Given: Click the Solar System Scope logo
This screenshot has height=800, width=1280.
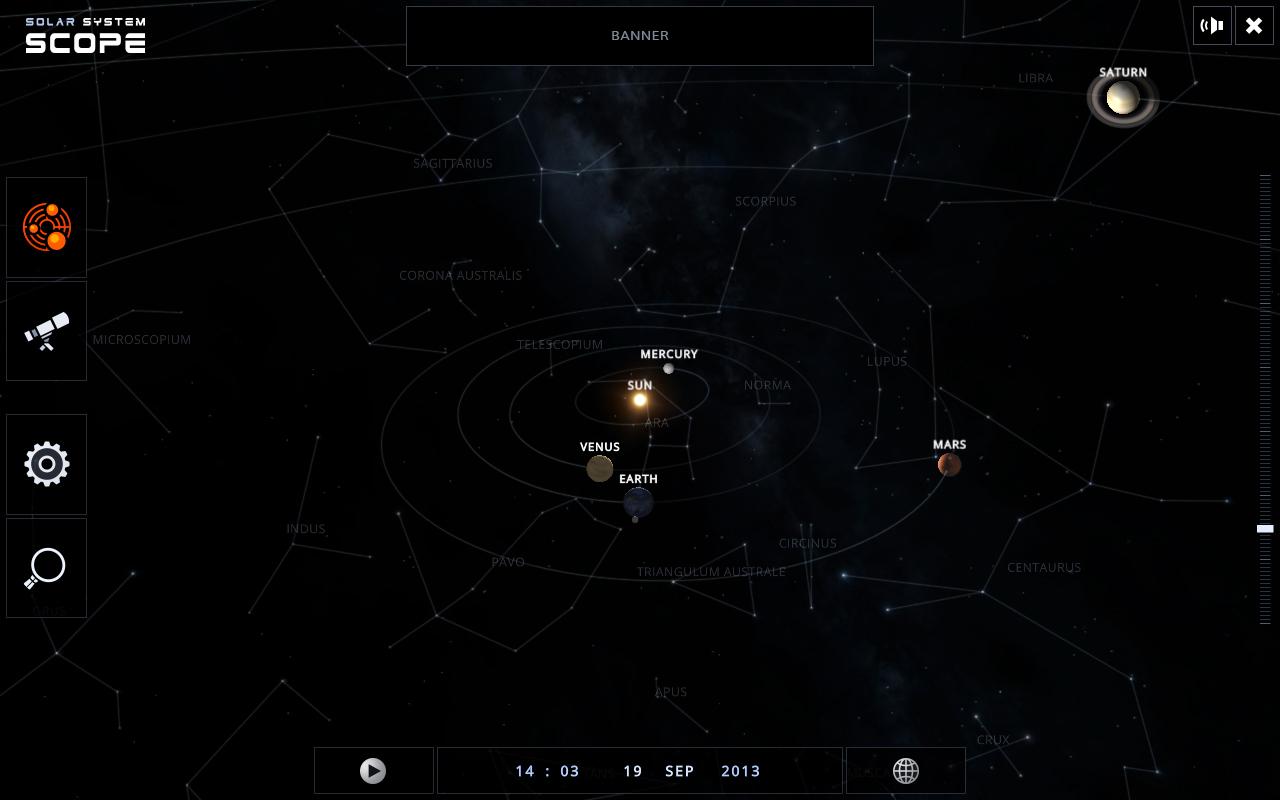Looking at the screenshot, I should [x=86, y=35].
